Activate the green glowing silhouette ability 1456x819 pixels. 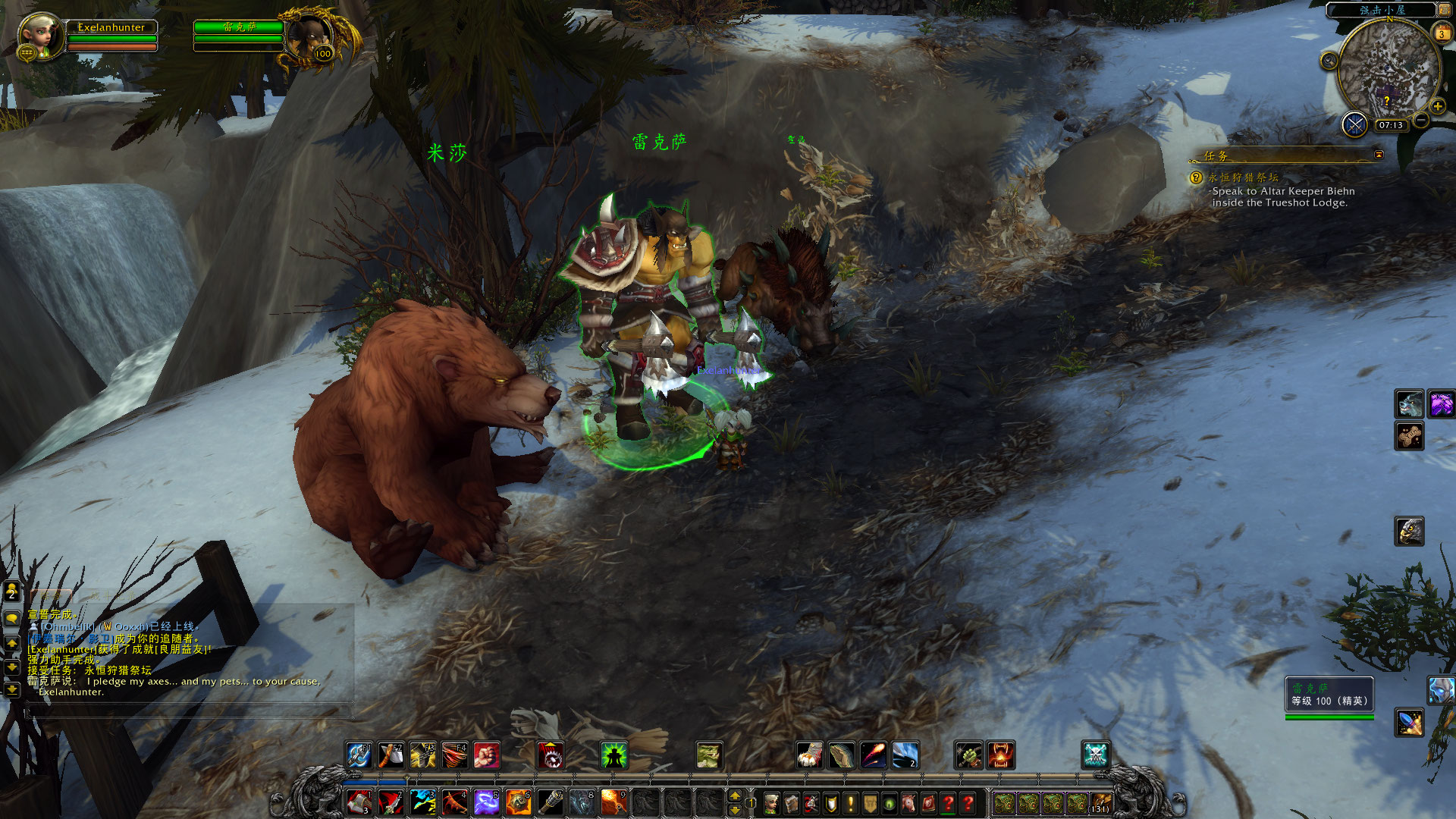click(x=613, y=755)
